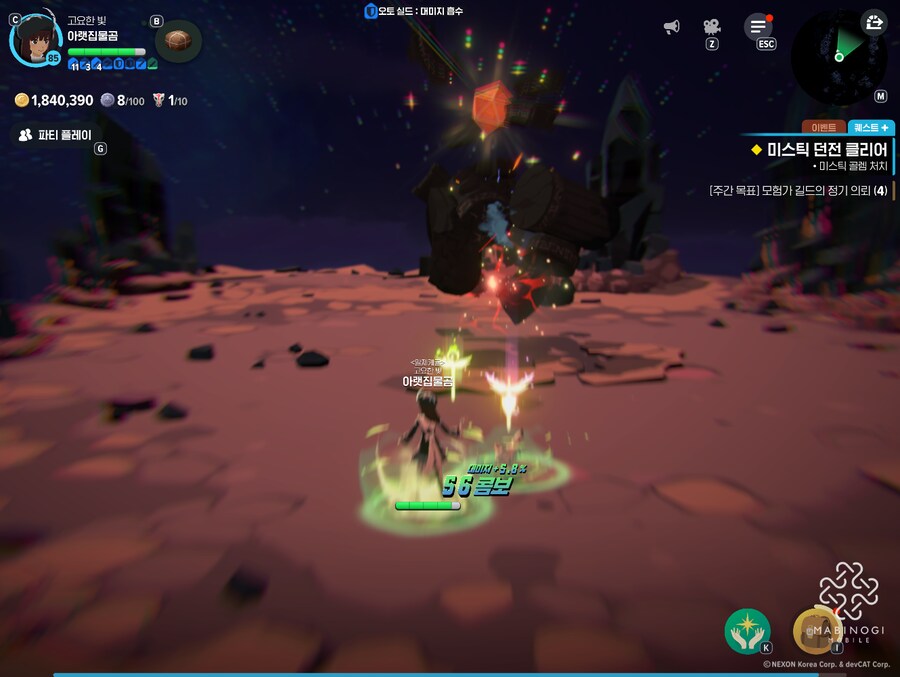This screenshot has width=900, height=677.
Task: Open the backpack inventory
Action: pos(815,631)
